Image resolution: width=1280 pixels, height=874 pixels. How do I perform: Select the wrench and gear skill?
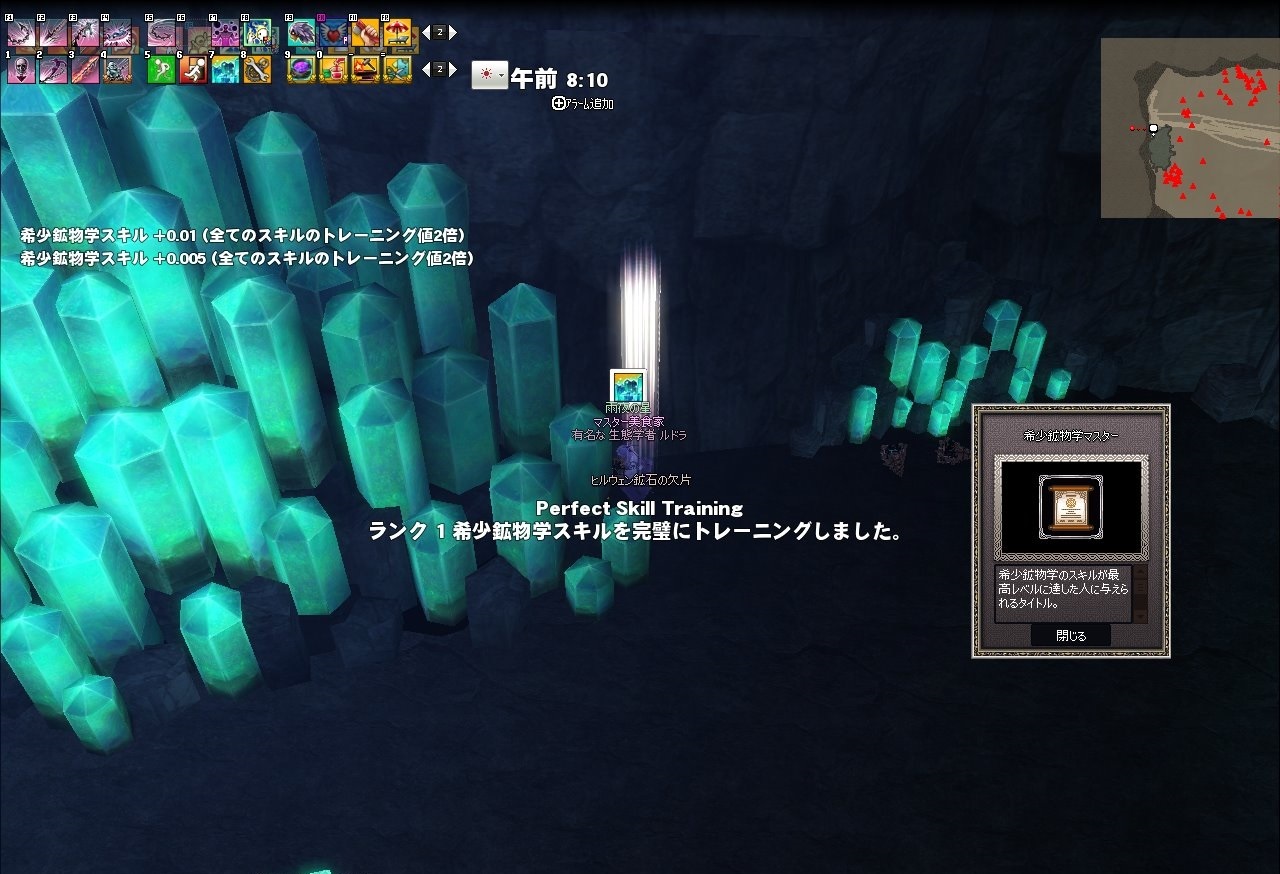[x=257, y=69]
